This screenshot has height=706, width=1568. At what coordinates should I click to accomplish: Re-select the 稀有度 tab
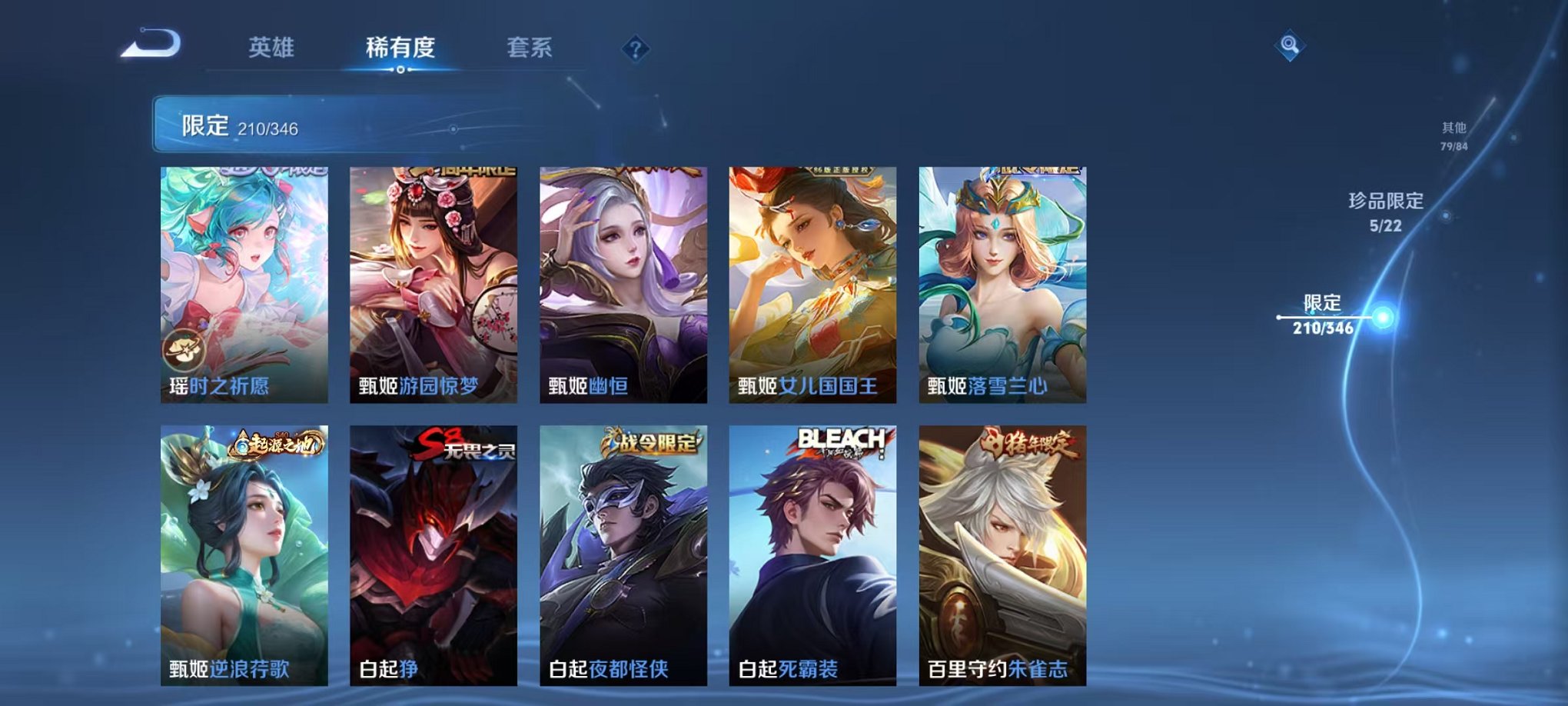(x=400, y=46)
